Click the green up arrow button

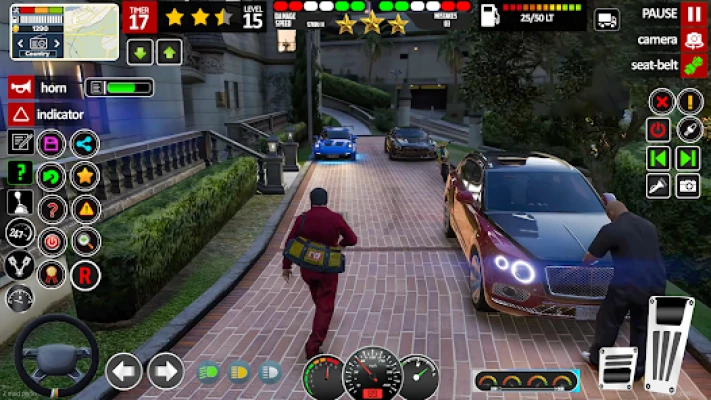point(168,53)
